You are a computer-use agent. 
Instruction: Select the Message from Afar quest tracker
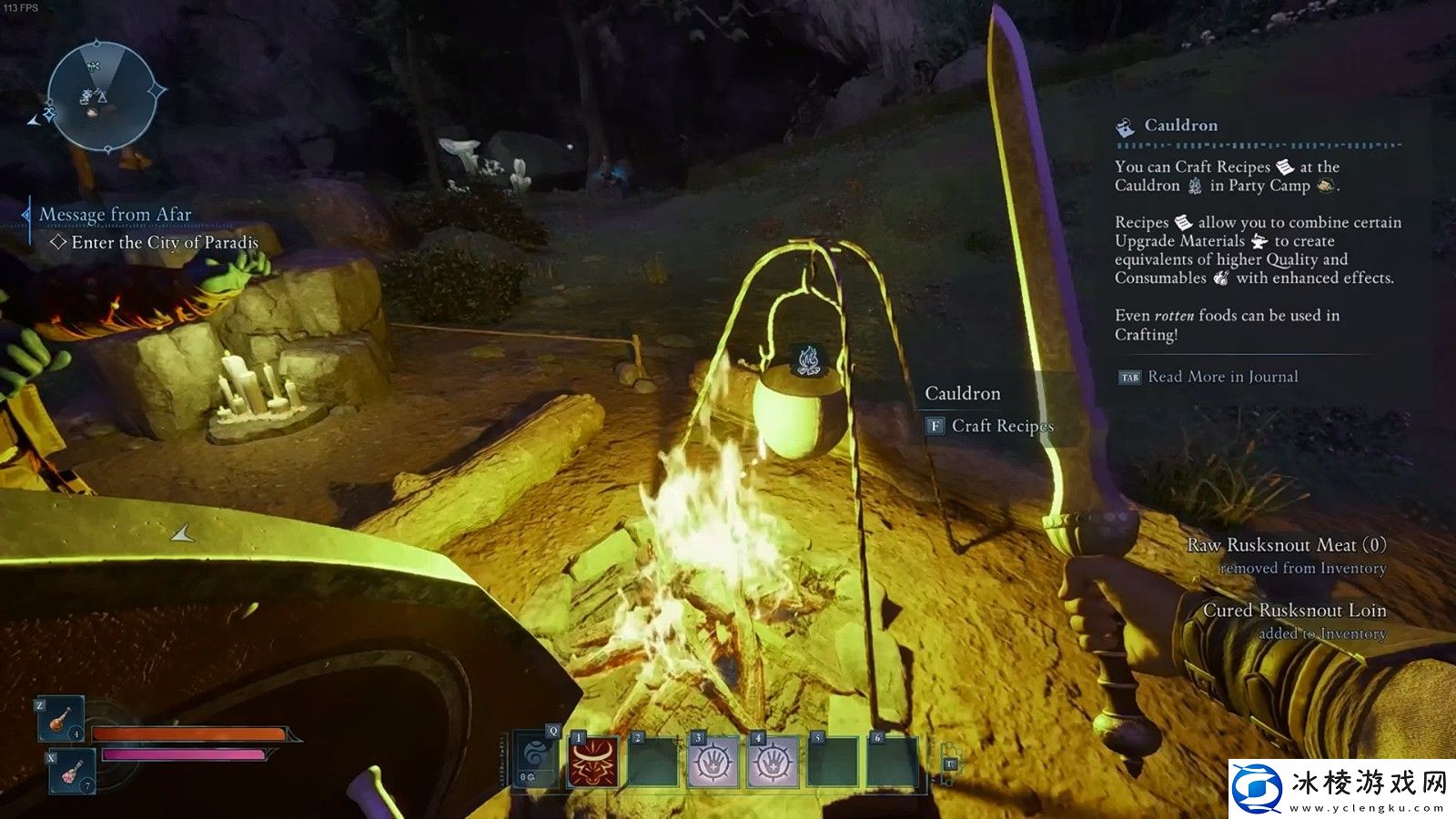[x=115, y=215]
